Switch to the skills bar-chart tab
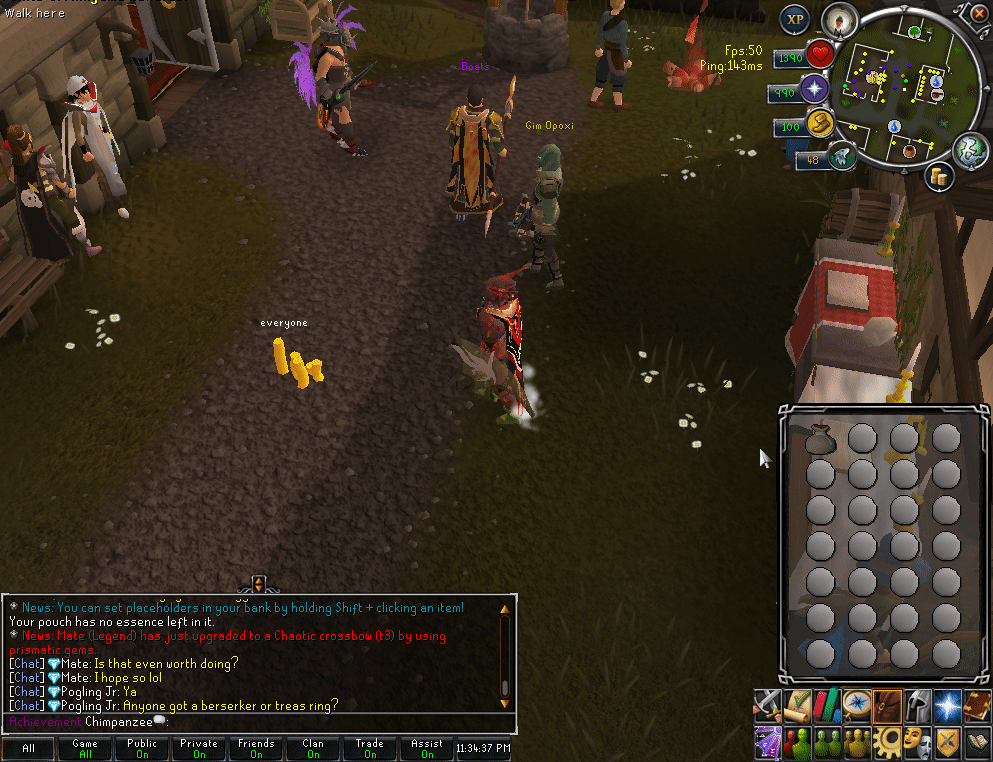The height and width of the screenshot is (762, 993). point(828,706)
